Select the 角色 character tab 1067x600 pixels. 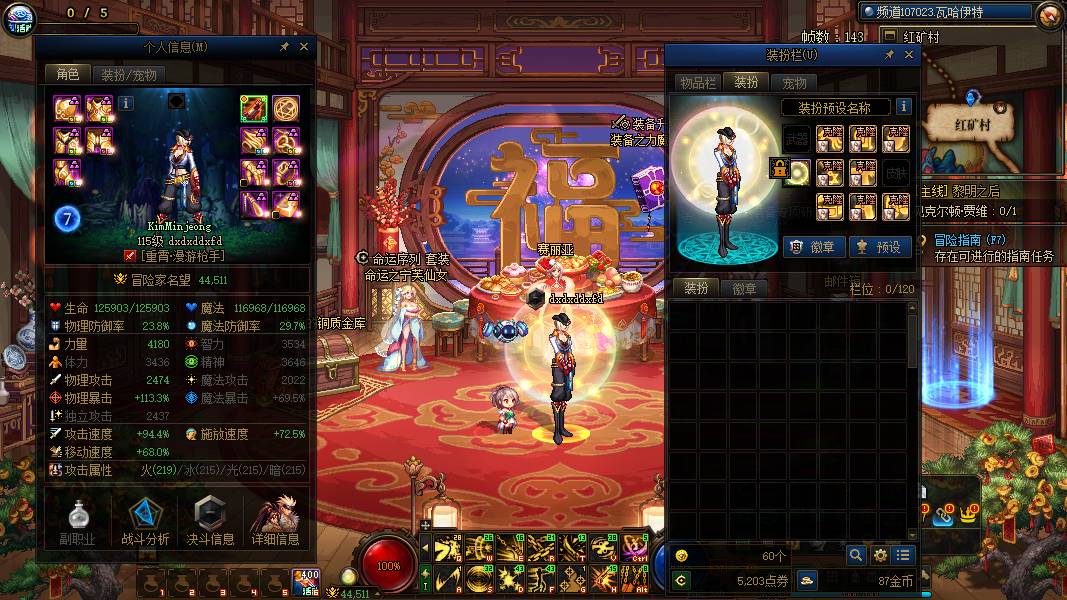click(x=67, y=74)
